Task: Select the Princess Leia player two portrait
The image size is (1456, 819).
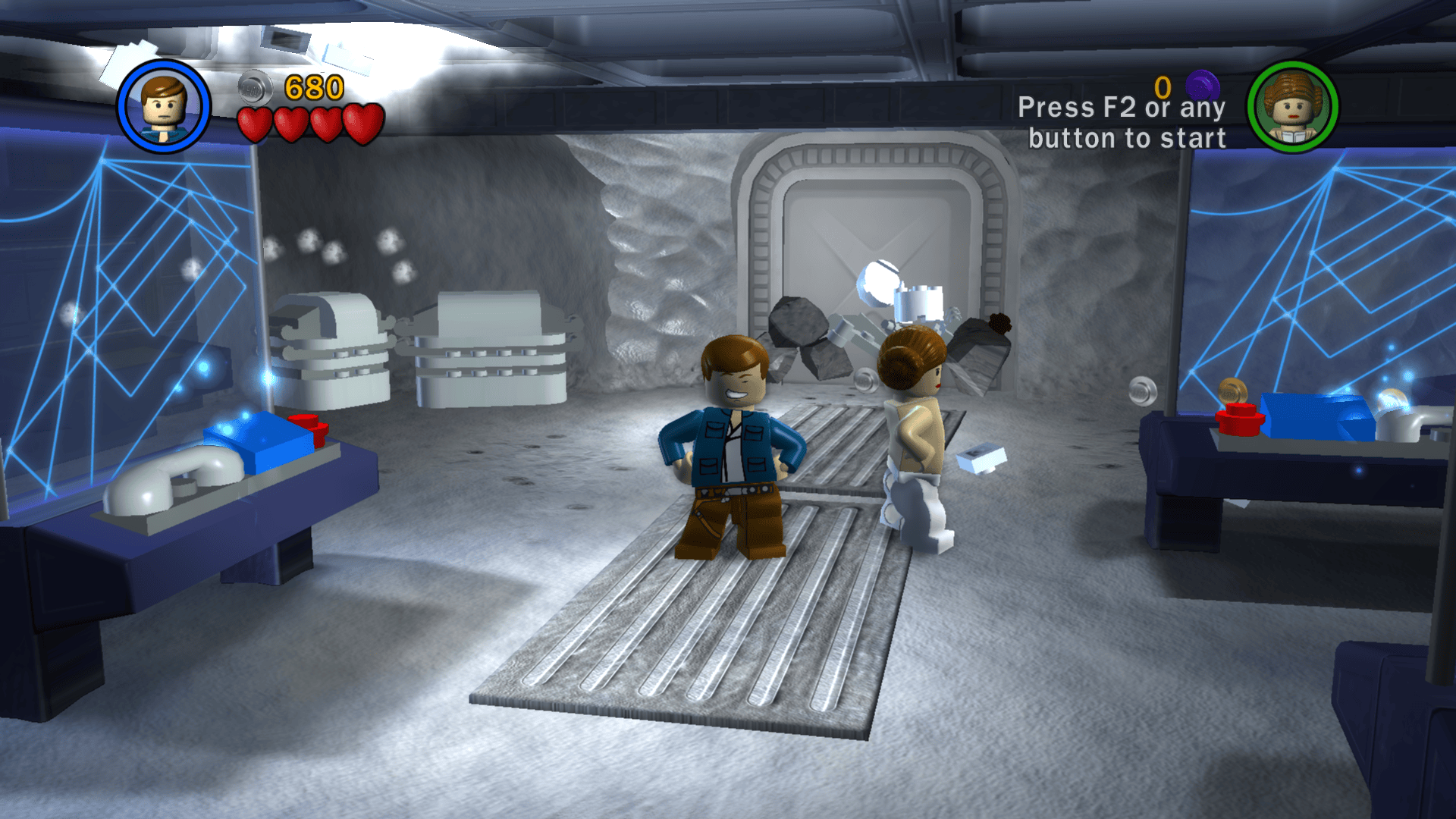Action: pyautogui.click(x=1292, y=107)
